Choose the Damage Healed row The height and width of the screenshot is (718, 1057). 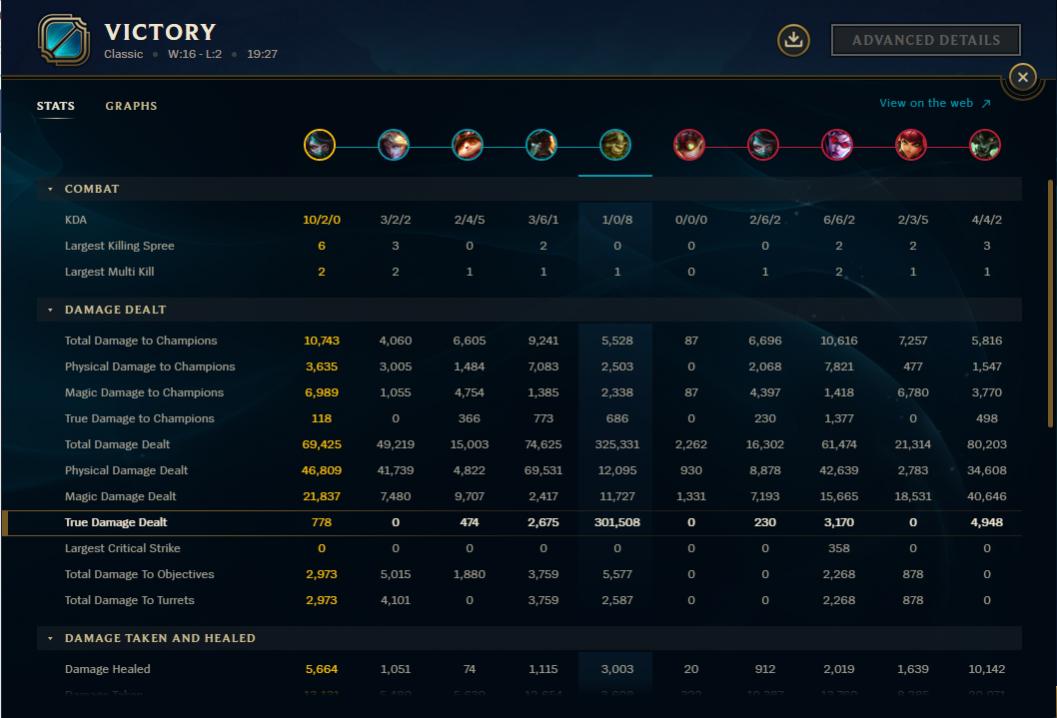tap(107, 669)
